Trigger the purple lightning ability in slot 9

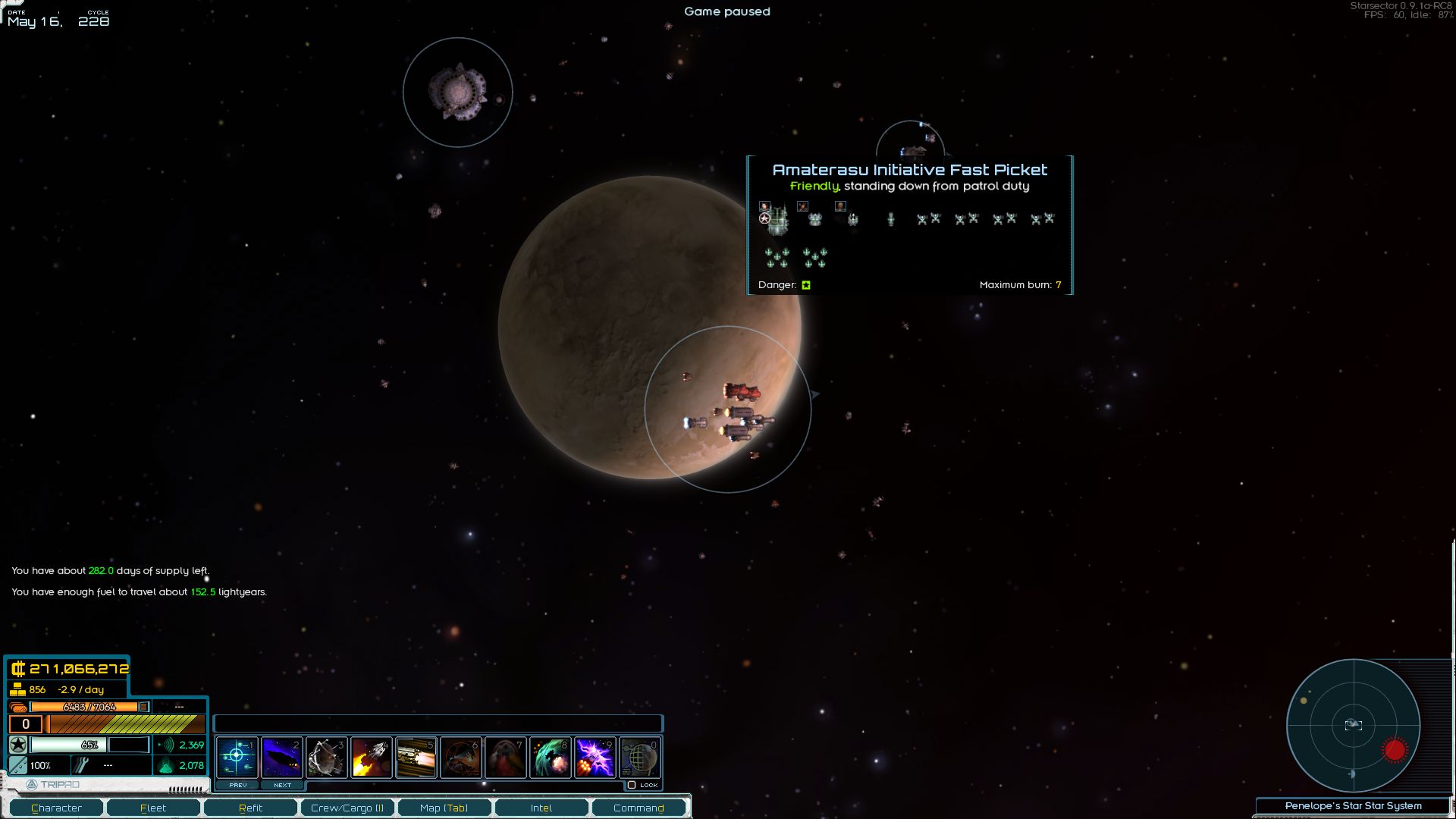click(595, 756)
